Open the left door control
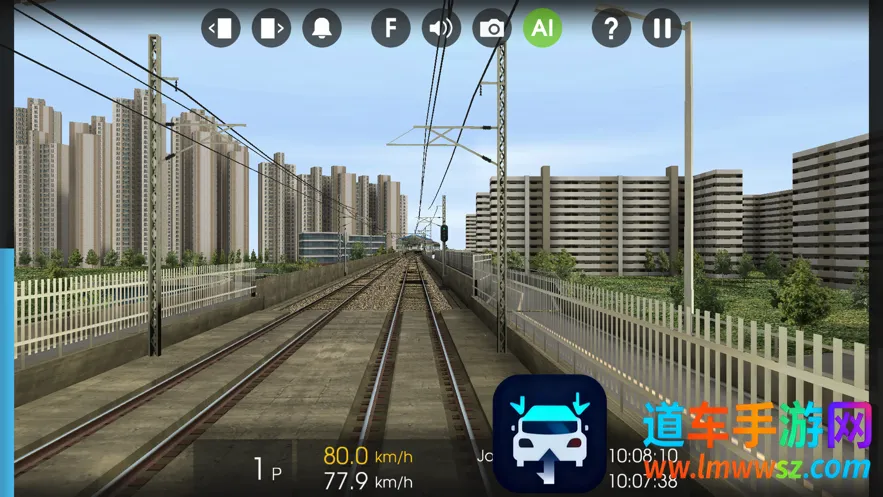The image size is (883, 497). tap(221, 28)
